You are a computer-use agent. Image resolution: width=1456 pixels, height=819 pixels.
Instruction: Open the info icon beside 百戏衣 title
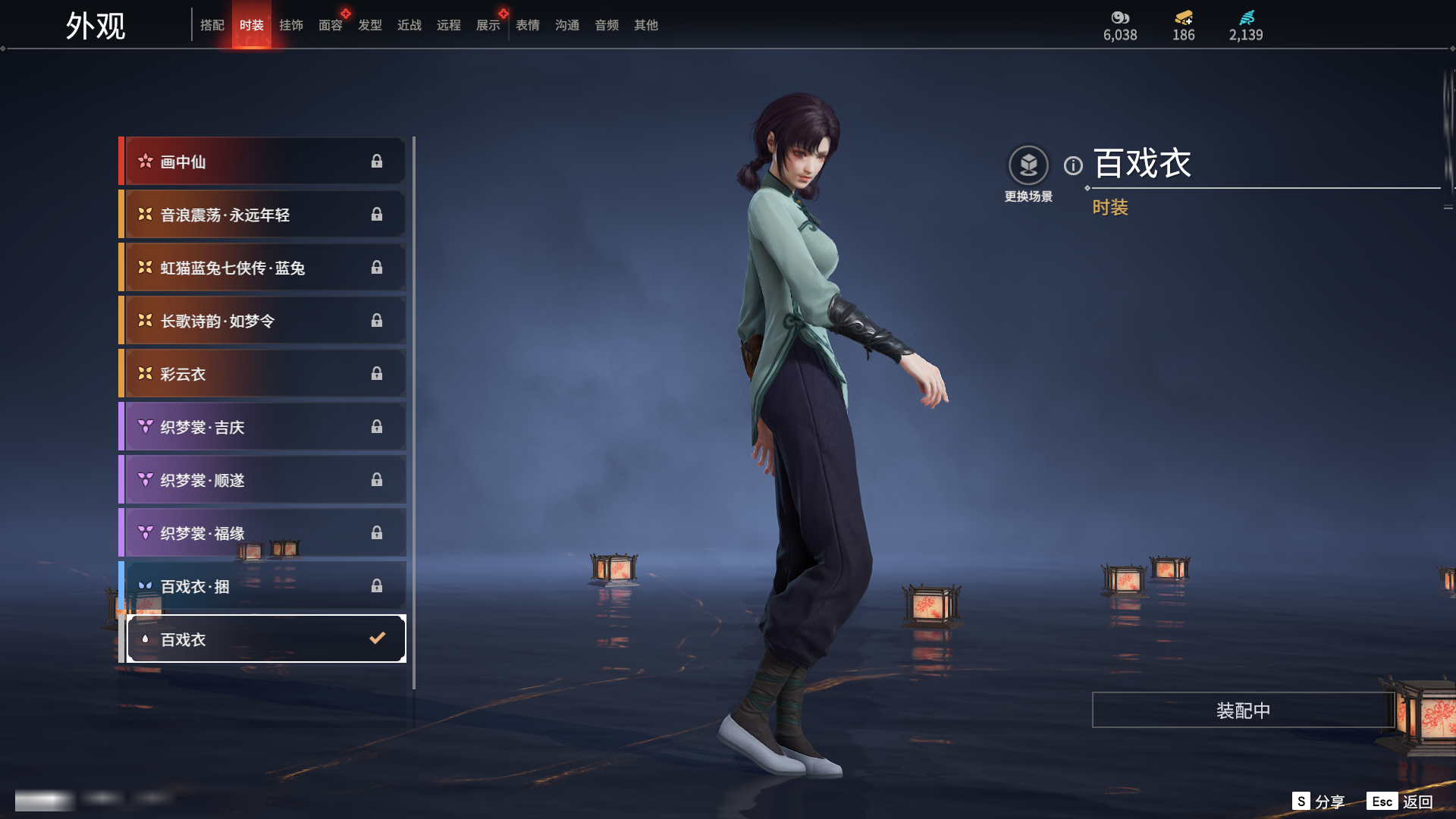[1073, 165]
